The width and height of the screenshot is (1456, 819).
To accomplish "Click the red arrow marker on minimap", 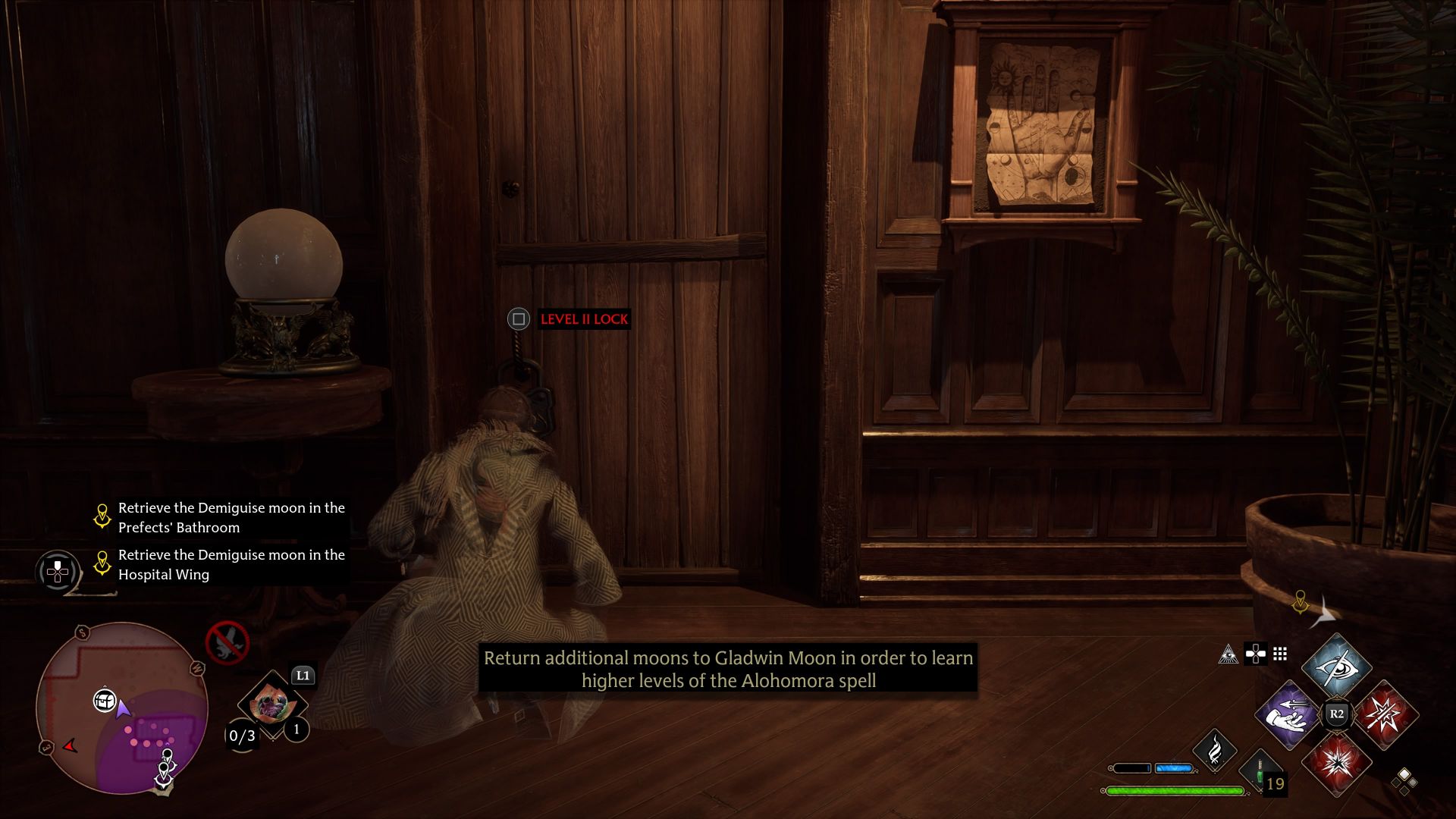I will [x=71, y=746].
